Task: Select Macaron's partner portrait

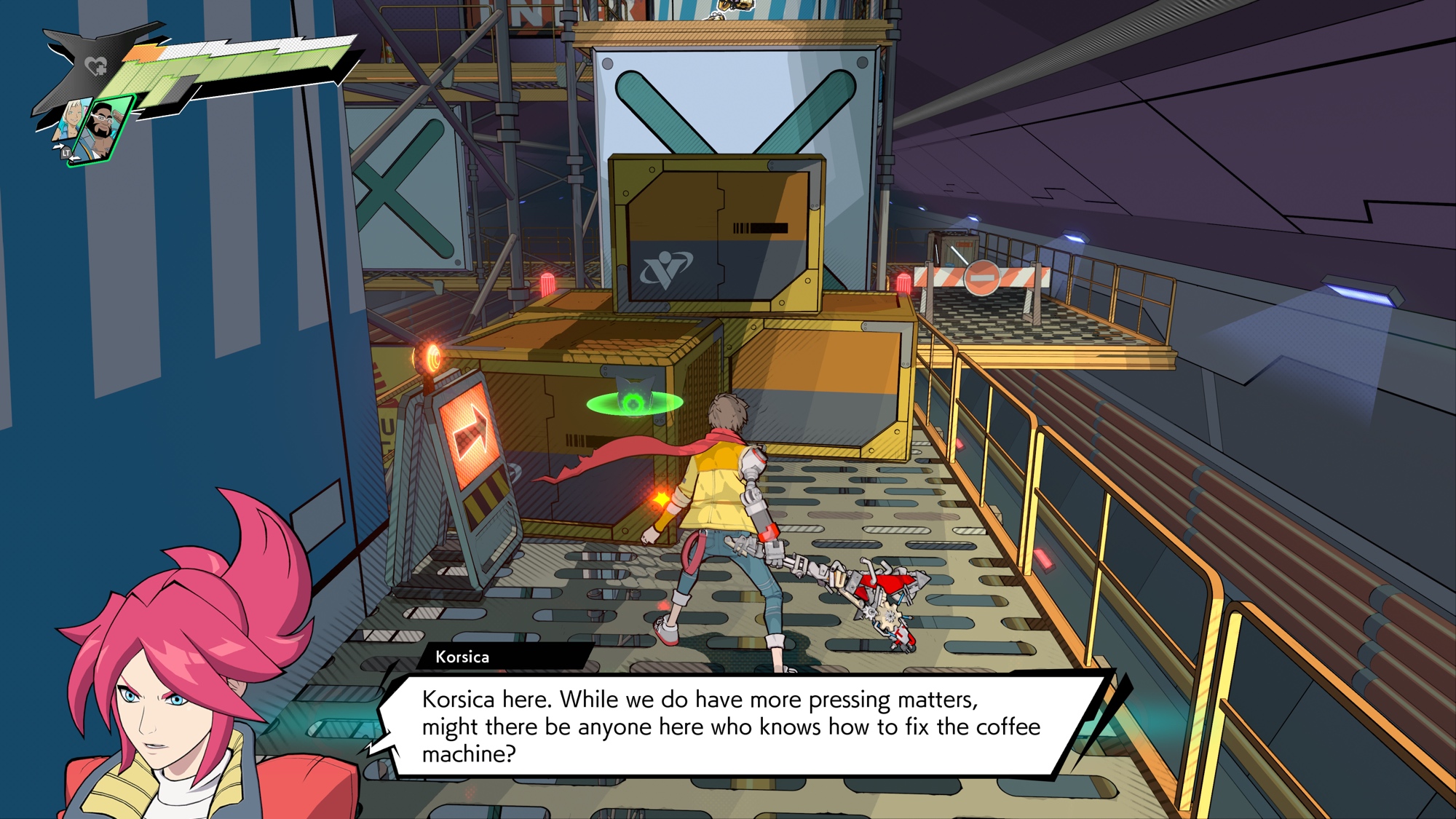Action: coord(105,129)
